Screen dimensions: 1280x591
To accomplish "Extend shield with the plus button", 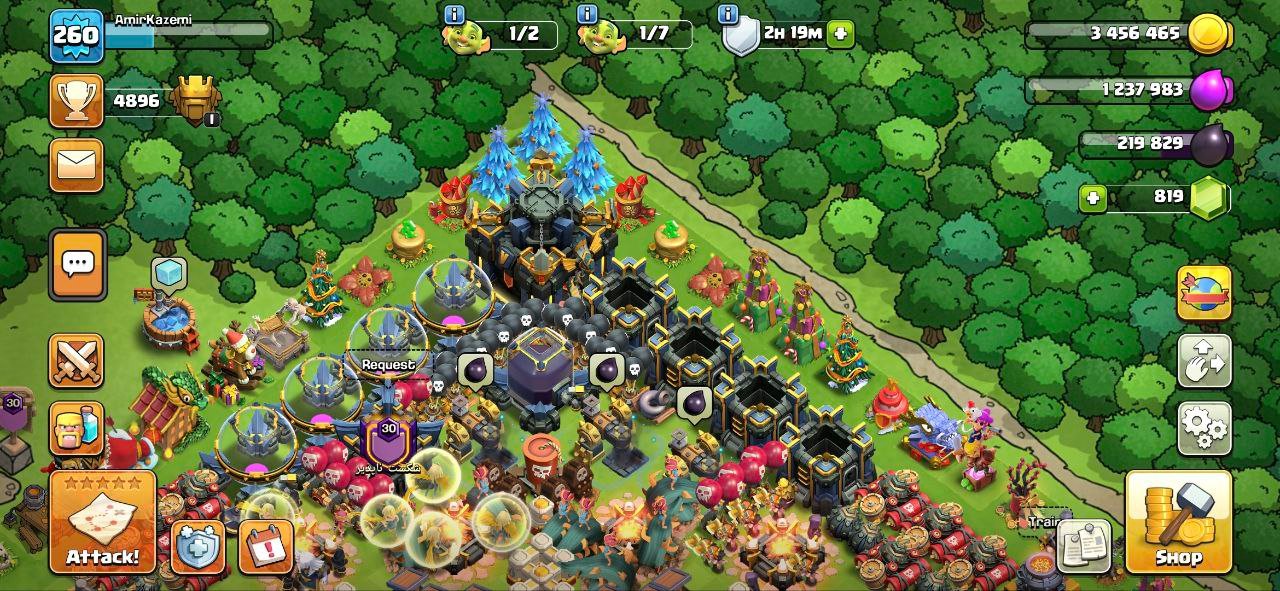I will [x=840, y=34].
